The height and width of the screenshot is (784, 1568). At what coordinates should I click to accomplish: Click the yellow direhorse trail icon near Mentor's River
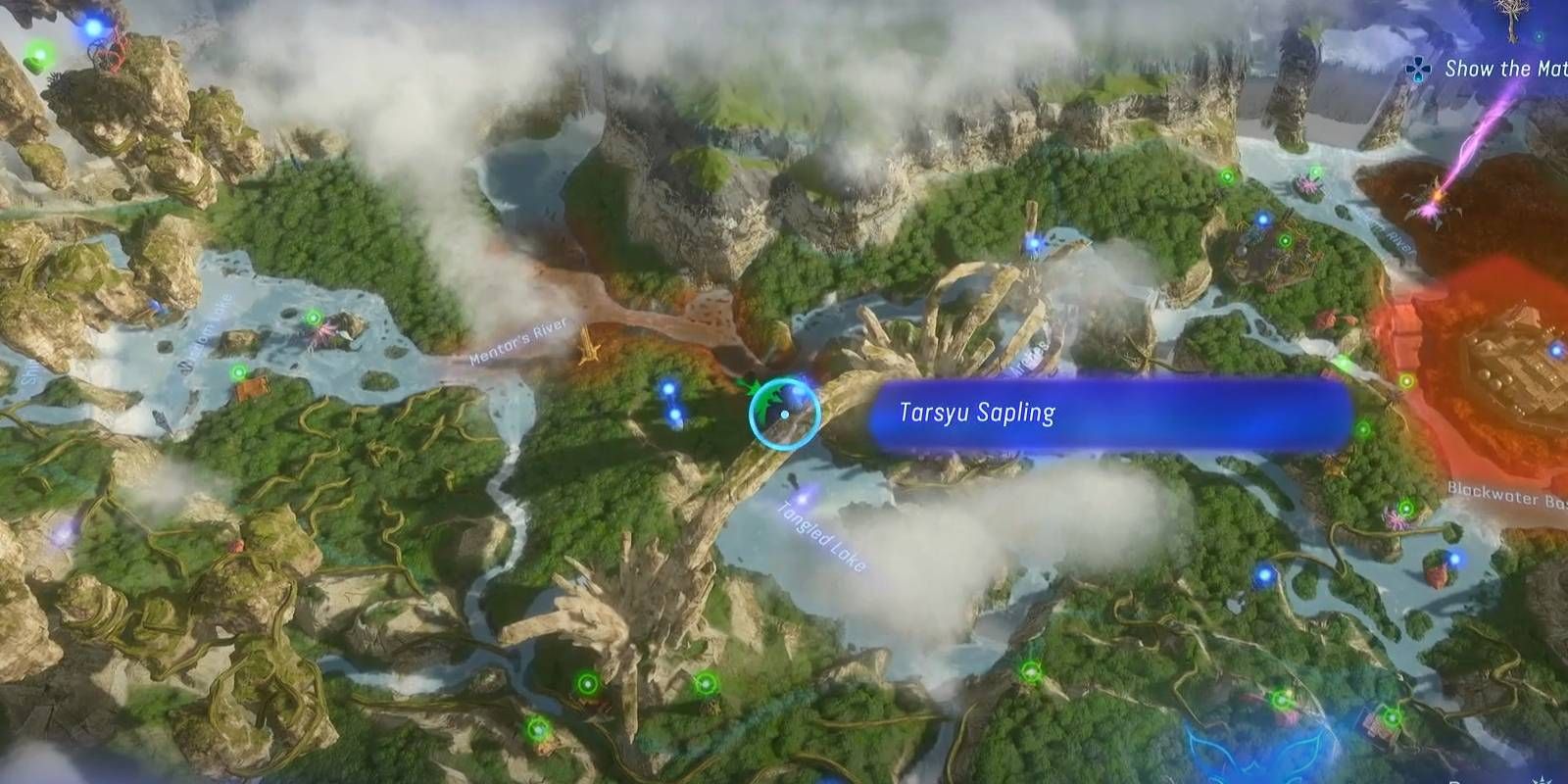point(588,346)
